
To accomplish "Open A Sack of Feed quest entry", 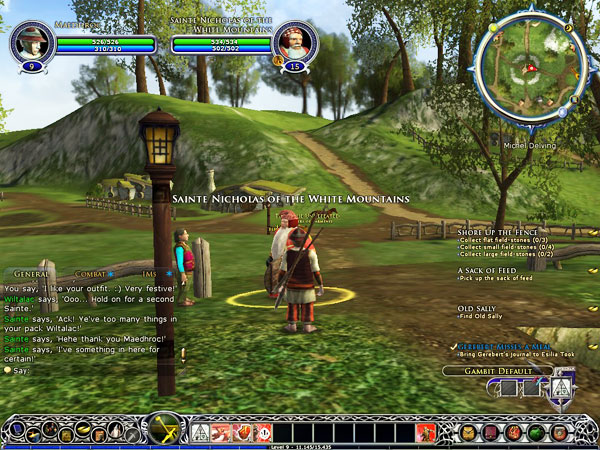I will click(488, 270).
